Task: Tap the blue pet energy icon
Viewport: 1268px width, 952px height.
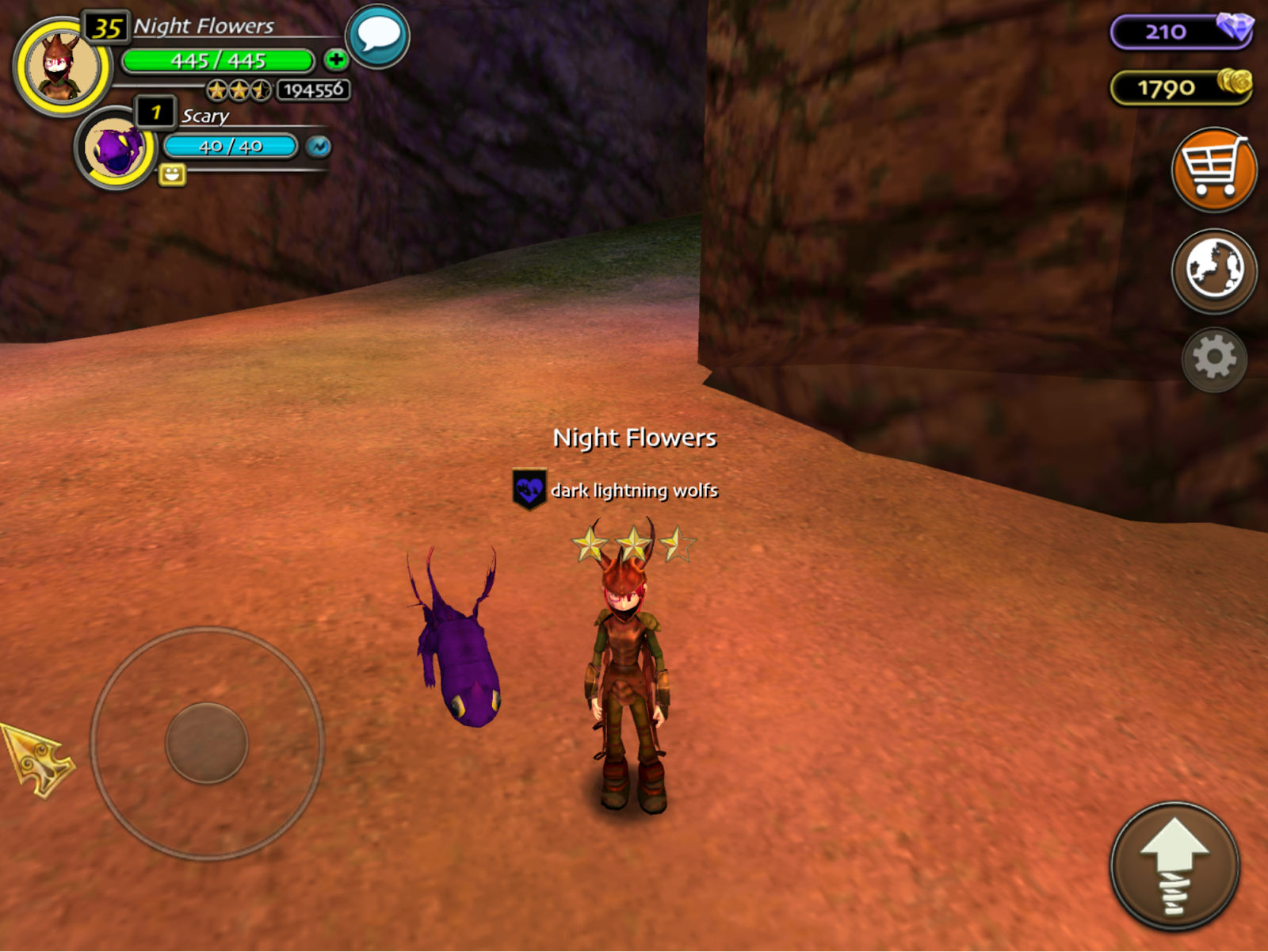Action: coord(319,147)
